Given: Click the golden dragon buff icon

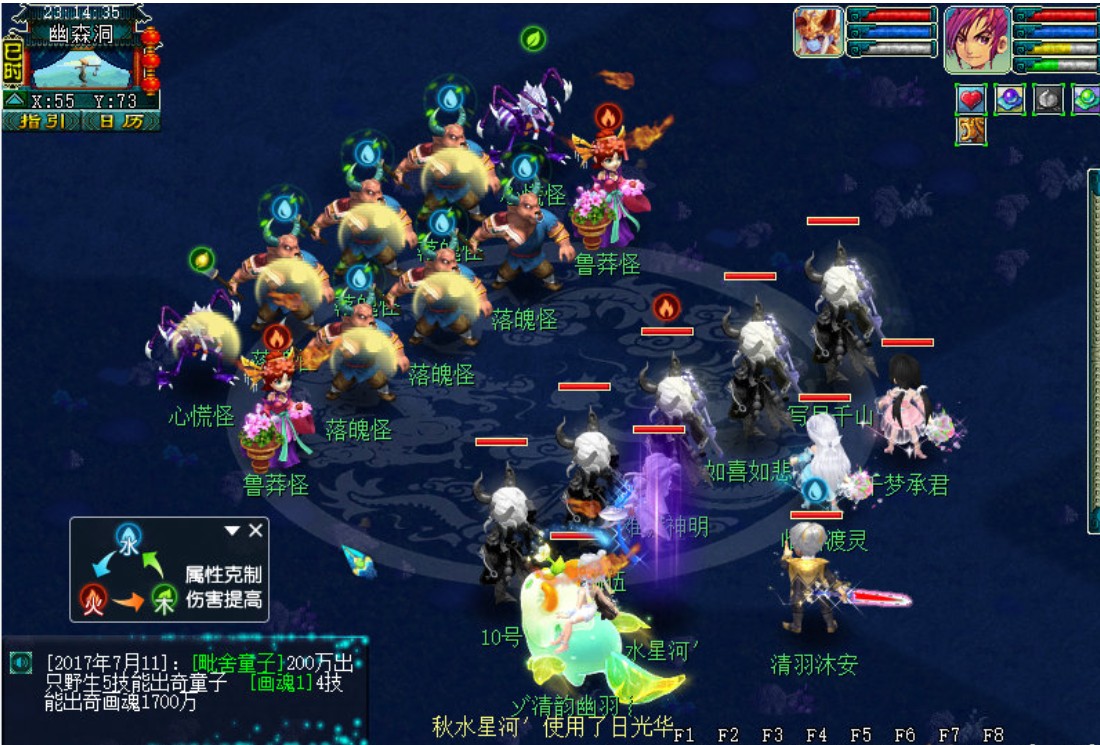Looking at the screenshot, I should (x=971, y=130).
